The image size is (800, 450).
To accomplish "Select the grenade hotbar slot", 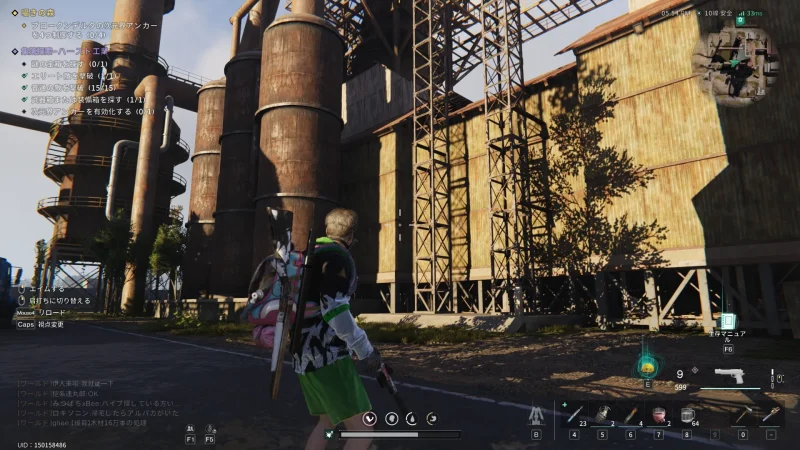I will click(602, 414).
